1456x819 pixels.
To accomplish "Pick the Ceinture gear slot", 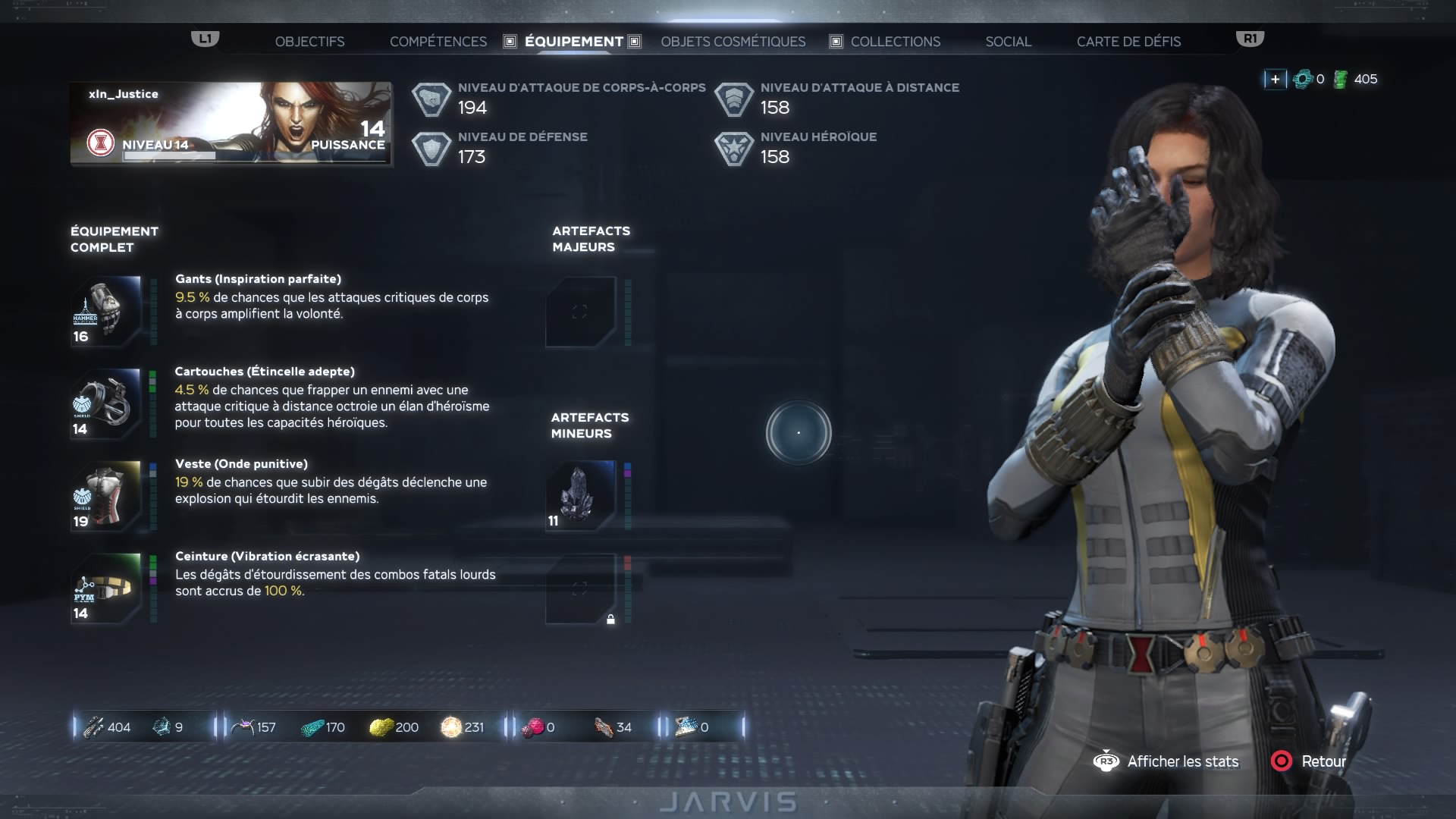I will (x=106, y=588).
